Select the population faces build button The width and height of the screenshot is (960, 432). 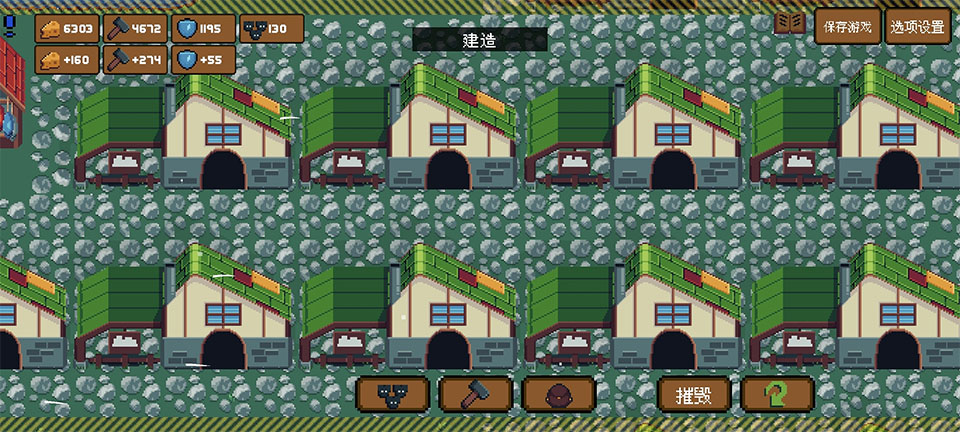click(x=393, y=394)
